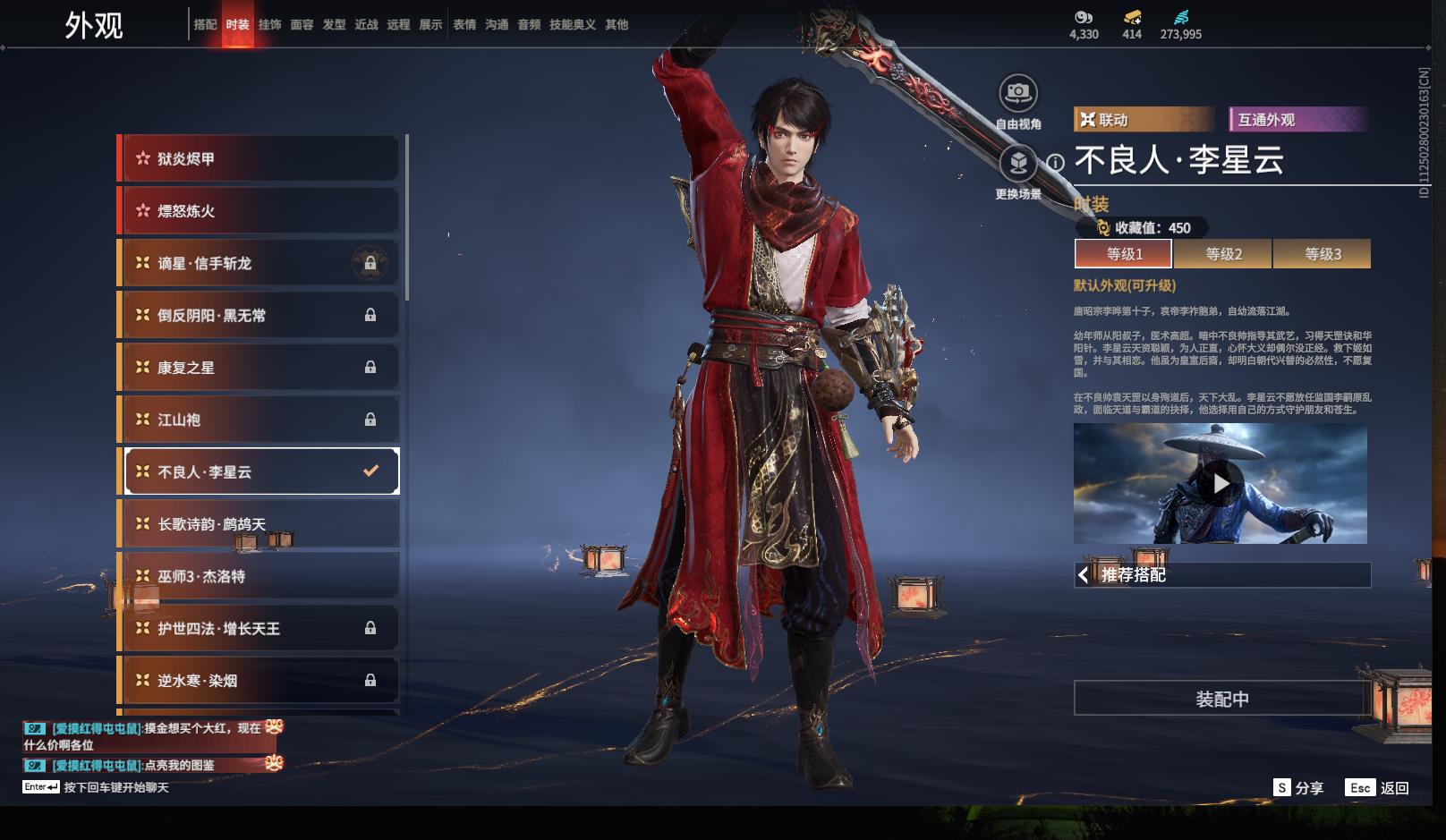This screenshot has height=840, width=1446.
Task: Click the 逆水寒·染烟 outfit entry
Action: 259,681
